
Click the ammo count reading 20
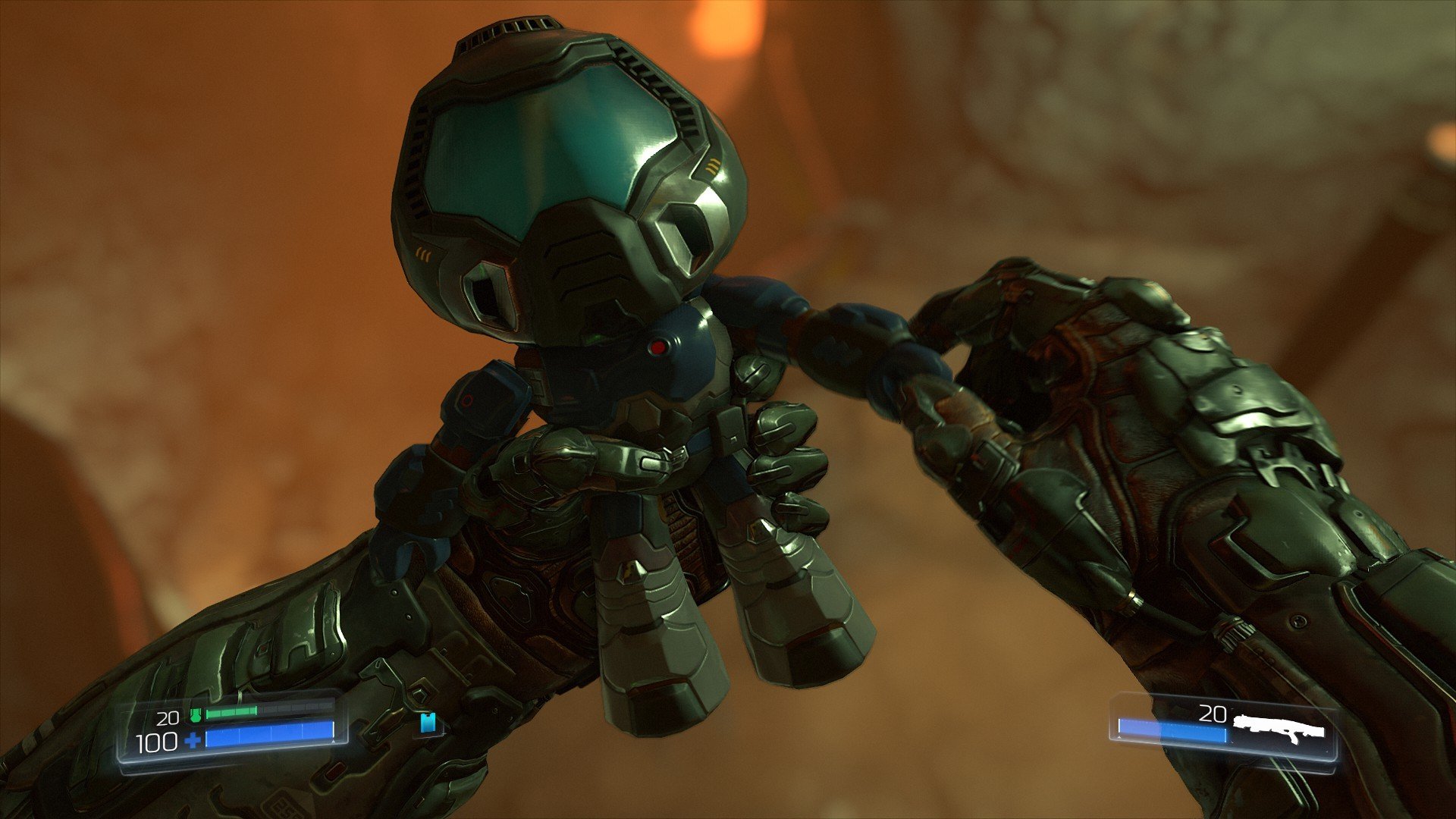(1213, 713)
